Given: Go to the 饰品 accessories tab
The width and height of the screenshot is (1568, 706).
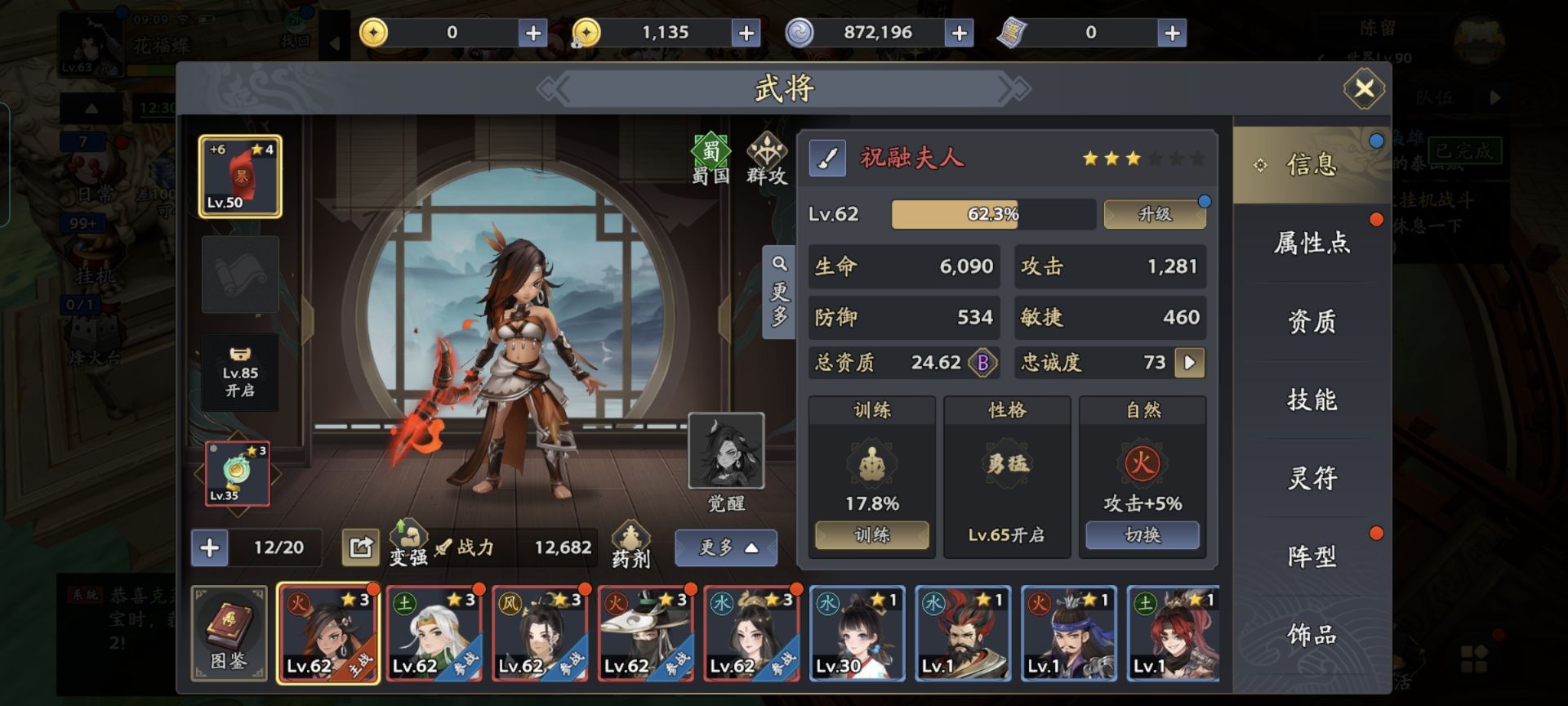Looking at the screenshot, I should (1312, 635).
